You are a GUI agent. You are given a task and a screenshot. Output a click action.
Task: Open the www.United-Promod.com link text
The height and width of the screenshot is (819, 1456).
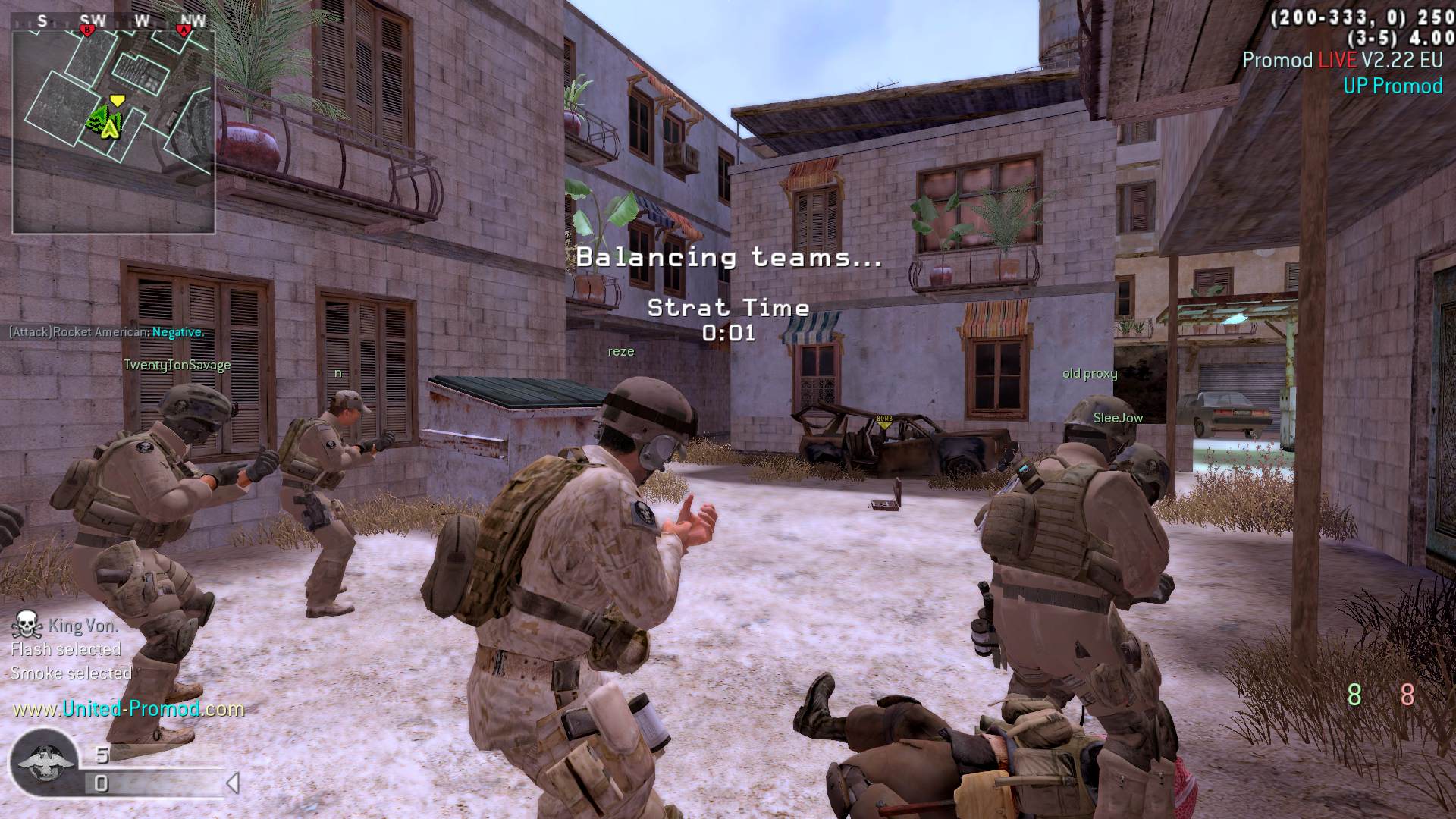128,709
